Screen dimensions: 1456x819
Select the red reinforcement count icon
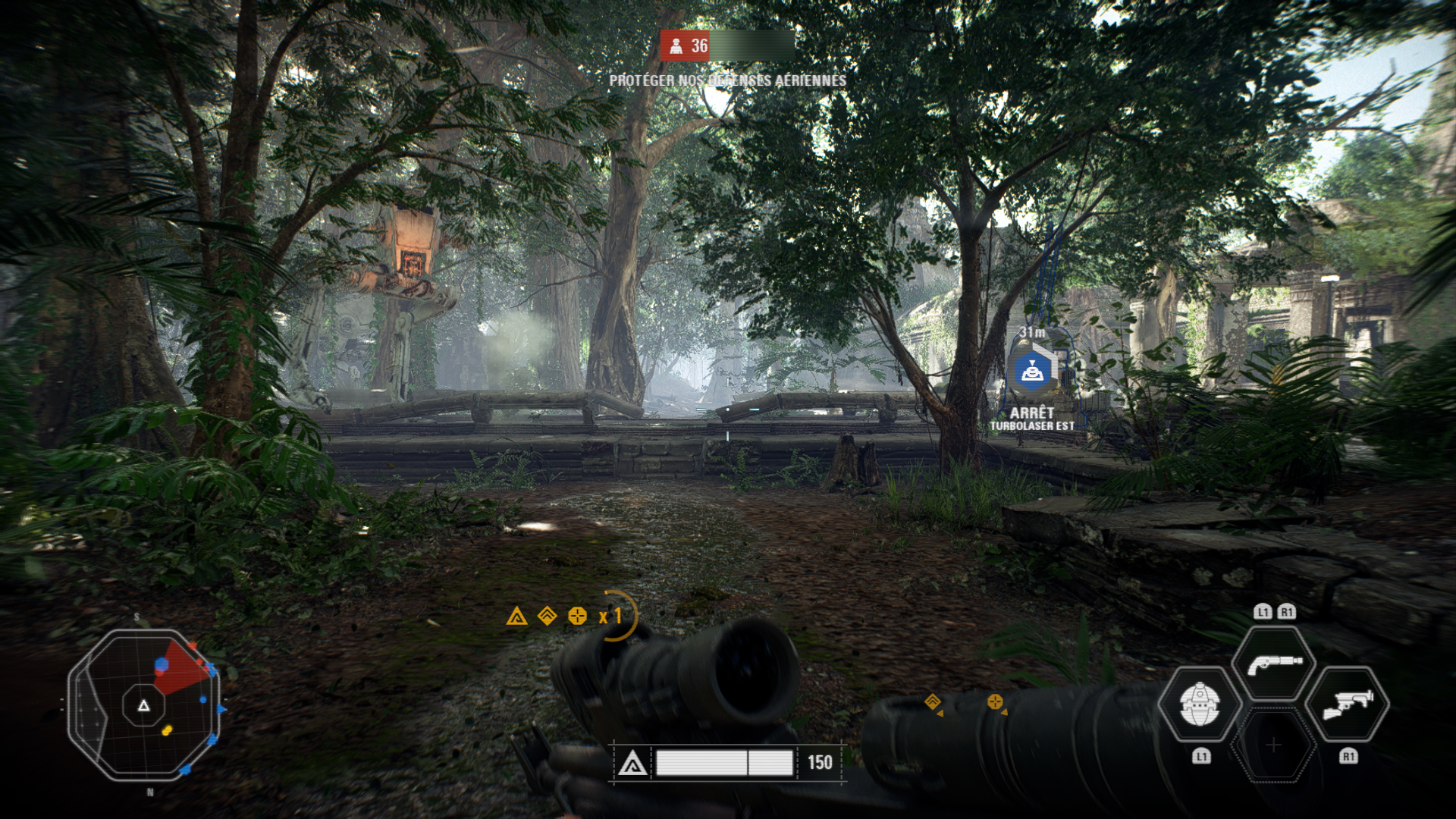pyautogui.click(x=676, y=46)
